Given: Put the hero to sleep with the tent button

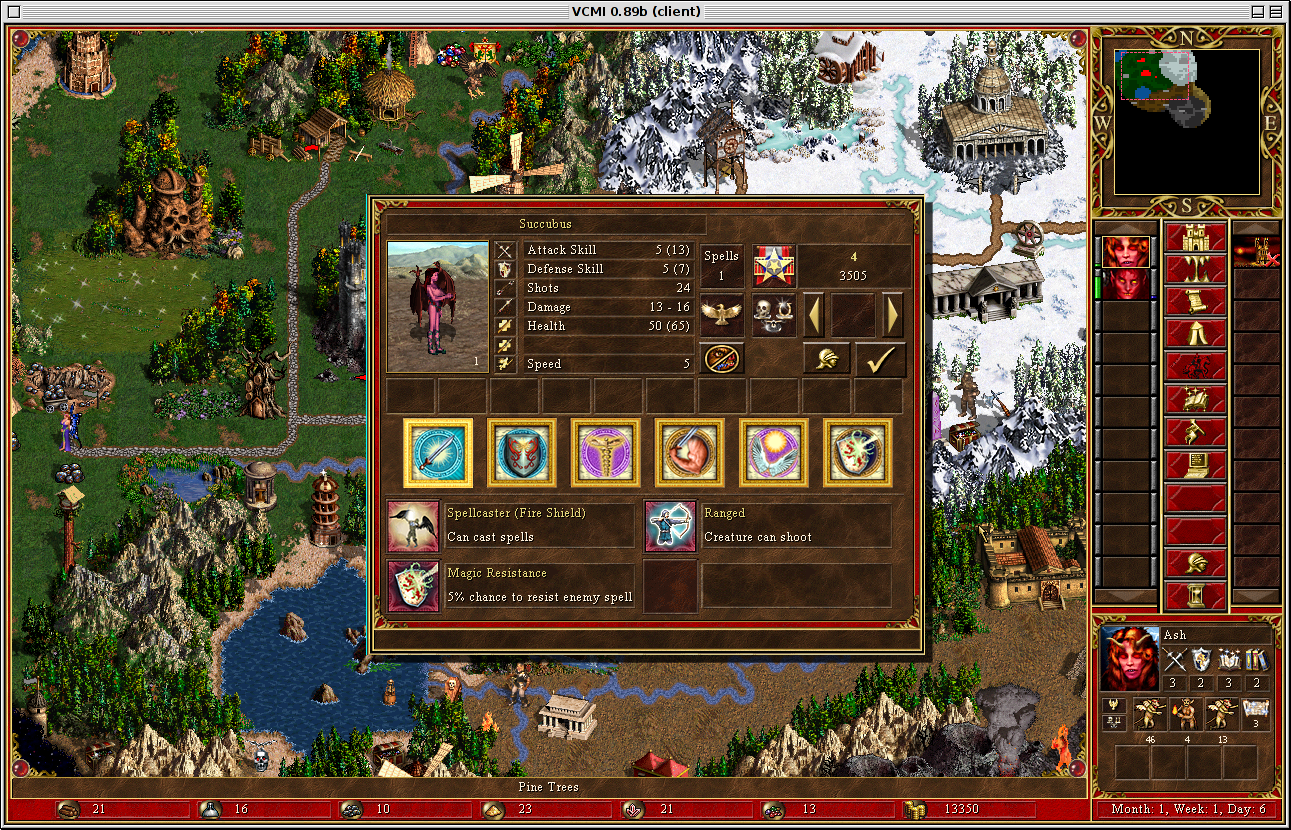Looking at the screenshot, I should 1196,333.
